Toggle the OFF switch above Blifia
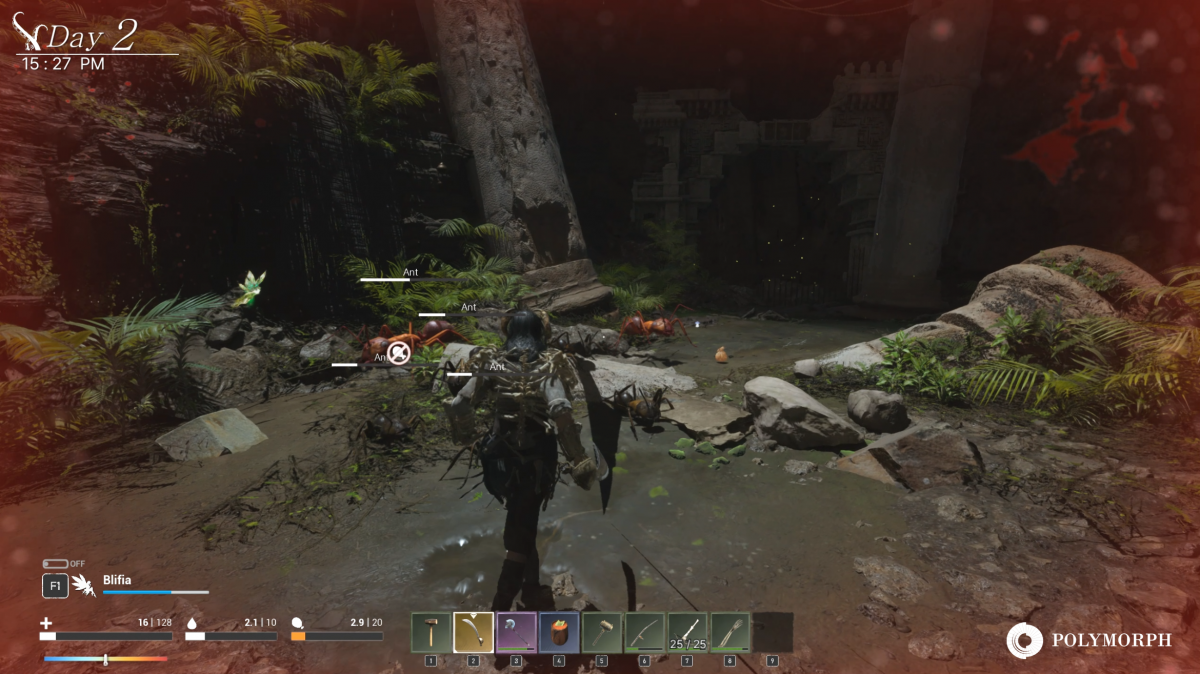1200x674 pixels. click(x=55, y=564)
